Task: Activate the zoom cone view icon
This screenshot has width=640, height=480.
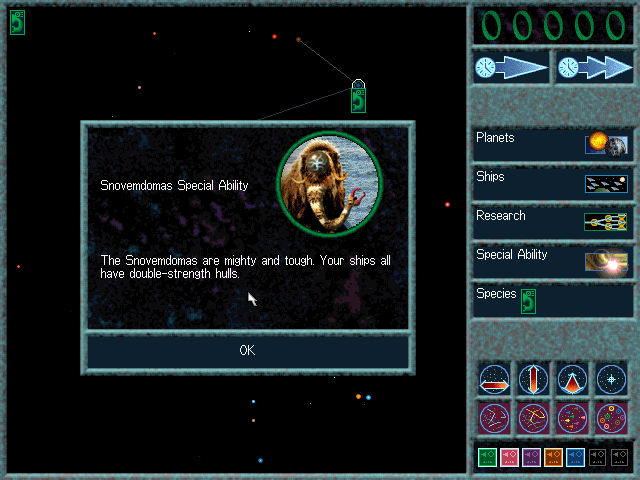Action: point(572,379)
